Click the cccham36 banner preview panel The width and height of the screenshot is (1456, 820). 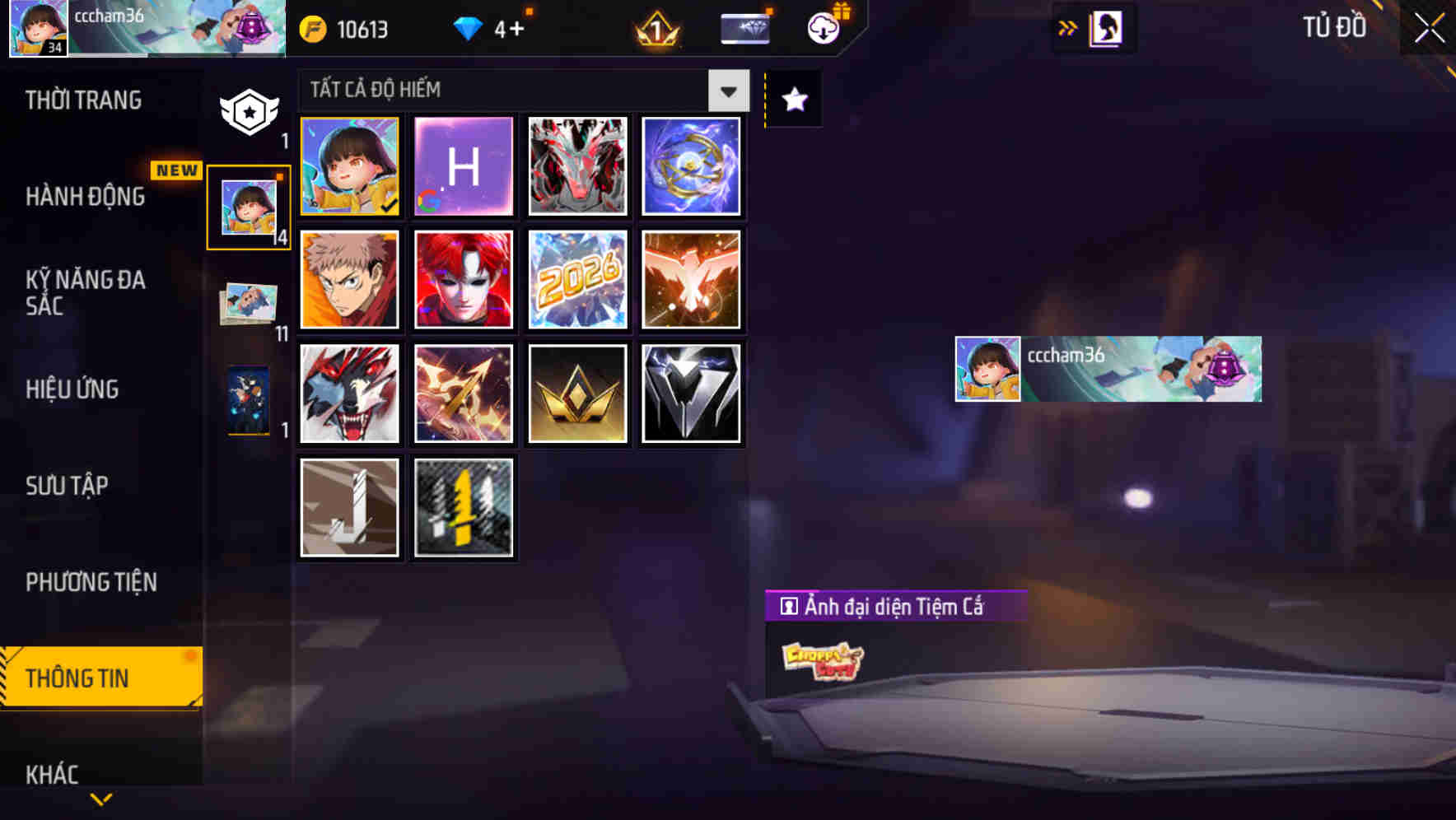[1108, 368]
